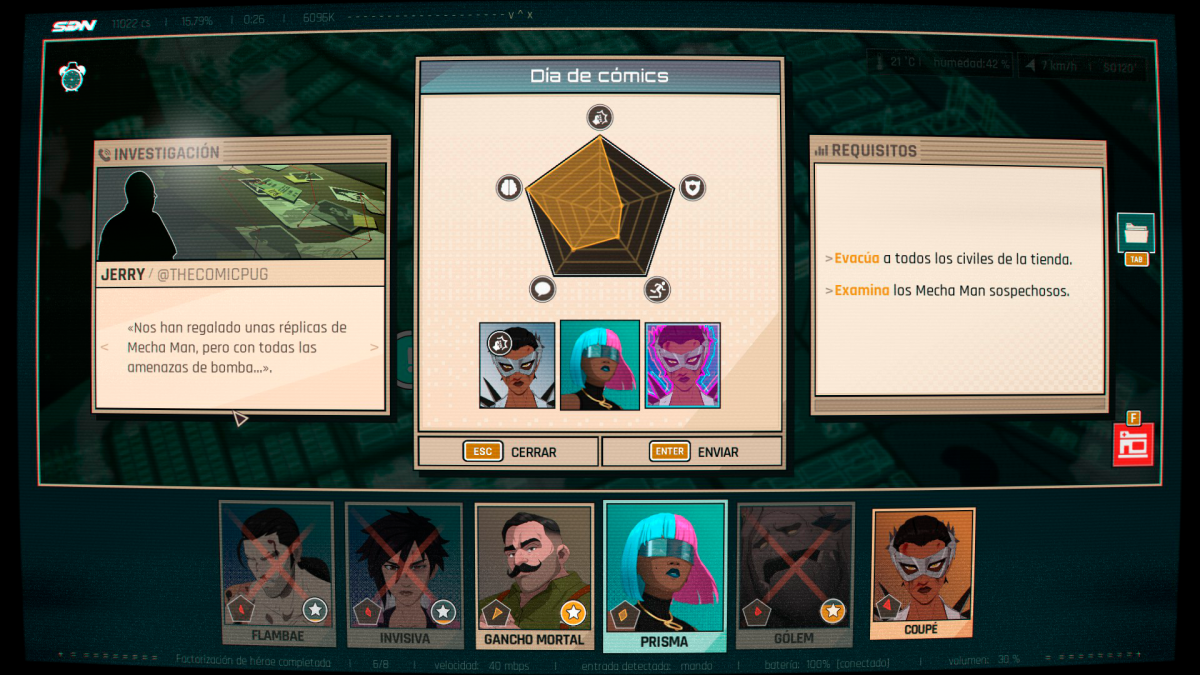The height and width of the screenshot is (675, 1200).
Task: Click the alarm clock icon
Action: pyautogui.click(x=73, y=76)
